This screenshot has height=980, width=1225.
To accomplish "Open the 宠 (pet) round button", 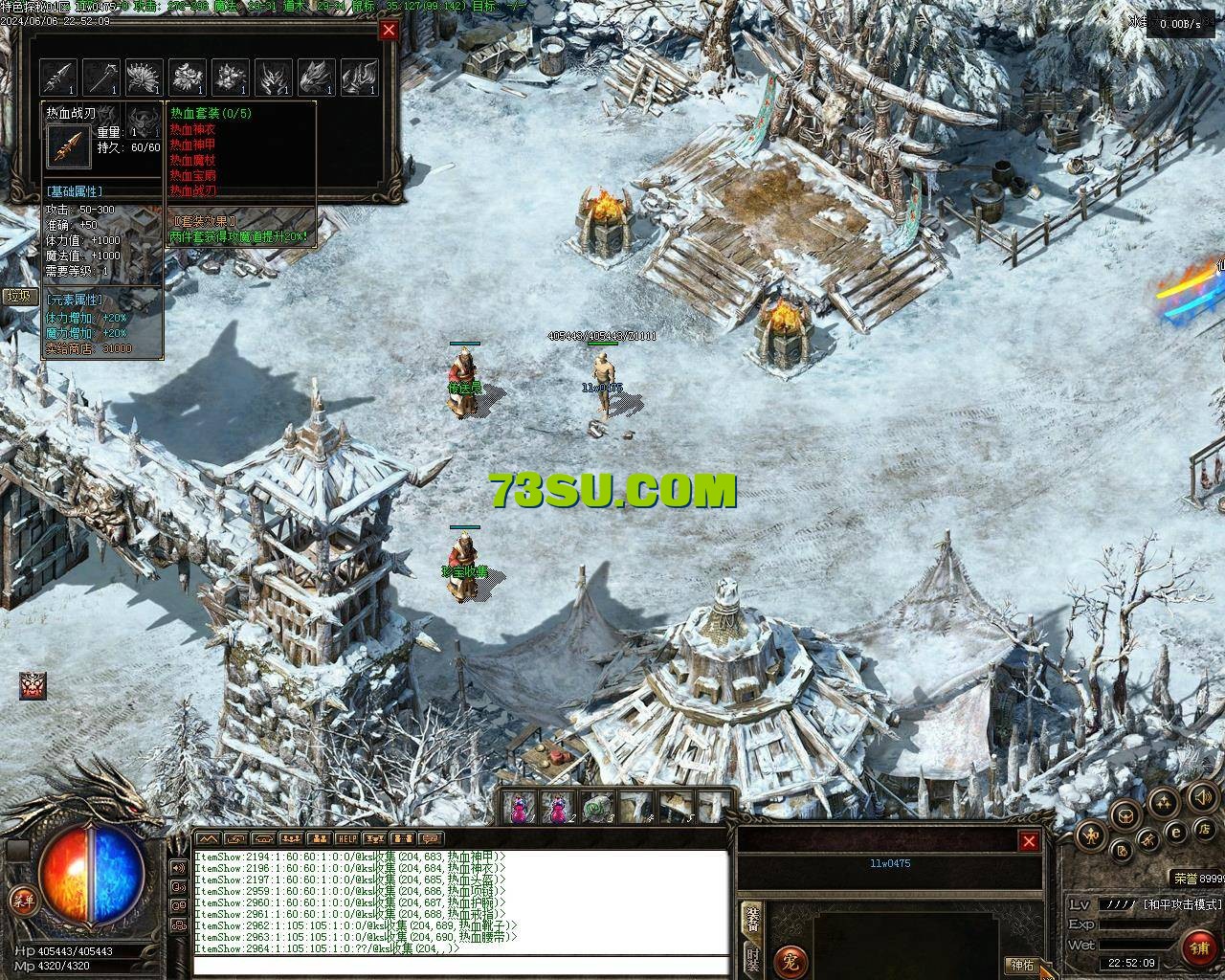I will click(791, 959).
